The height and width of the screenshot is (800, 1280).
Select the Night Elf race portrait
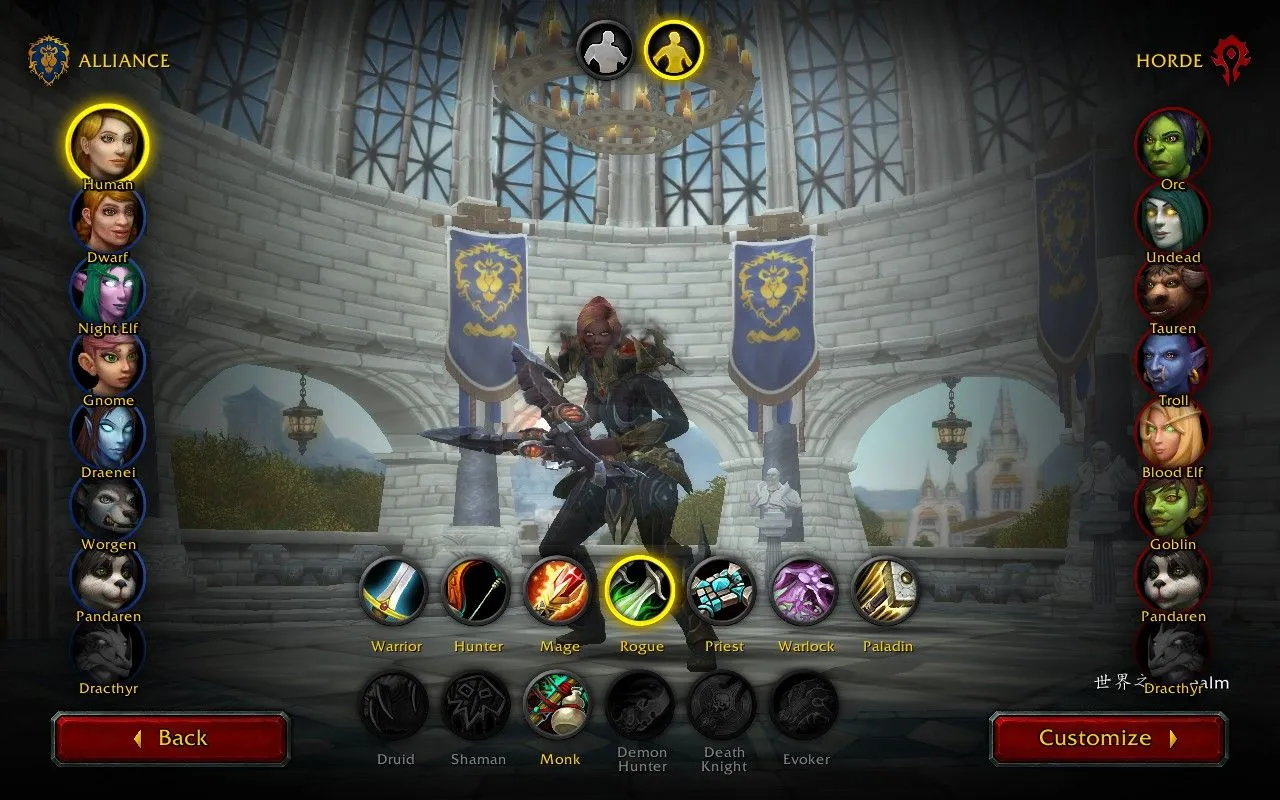[x=108, y=289]
